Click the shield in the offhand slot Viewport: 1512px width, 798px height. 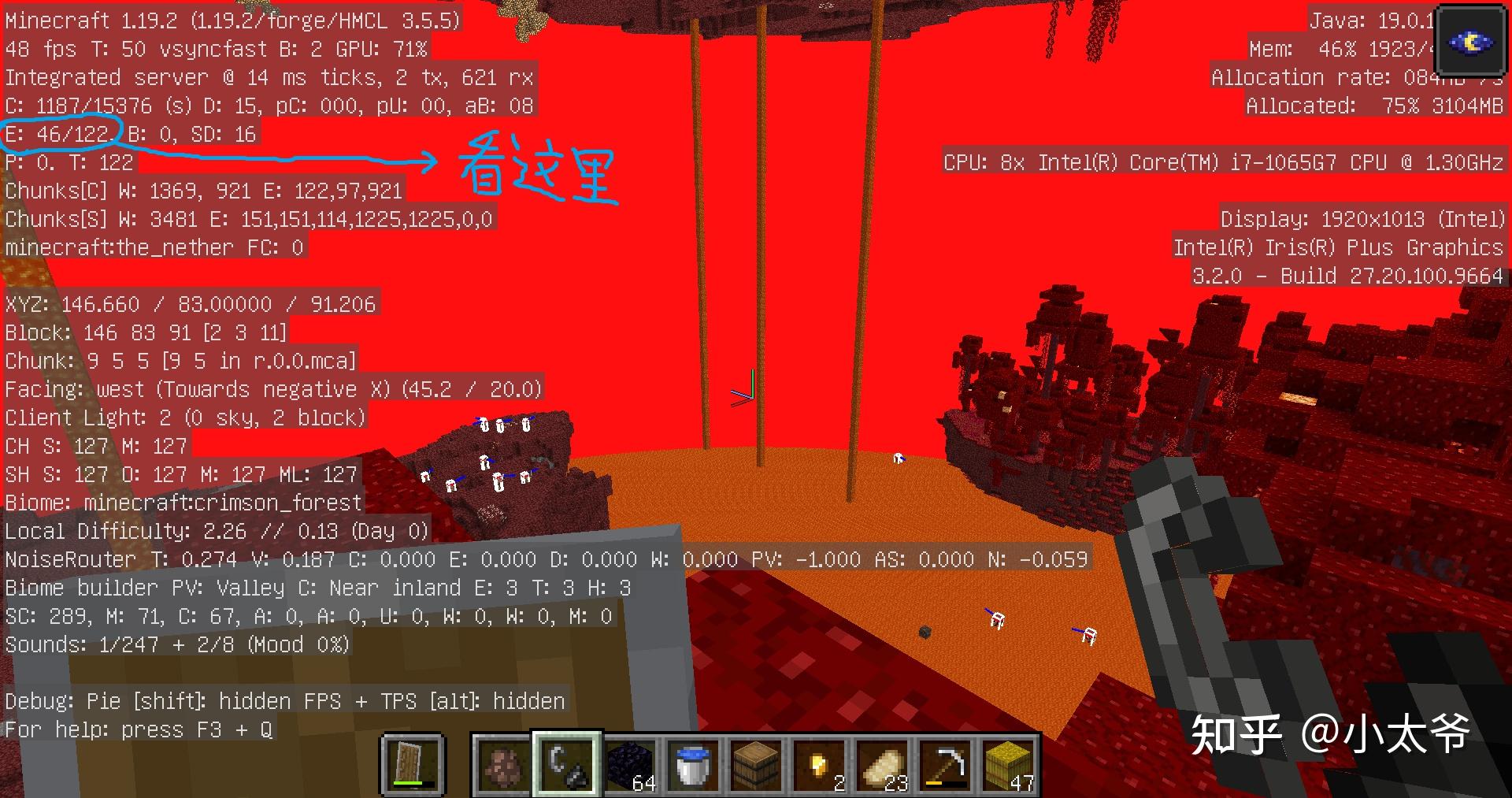pos(413,759)
